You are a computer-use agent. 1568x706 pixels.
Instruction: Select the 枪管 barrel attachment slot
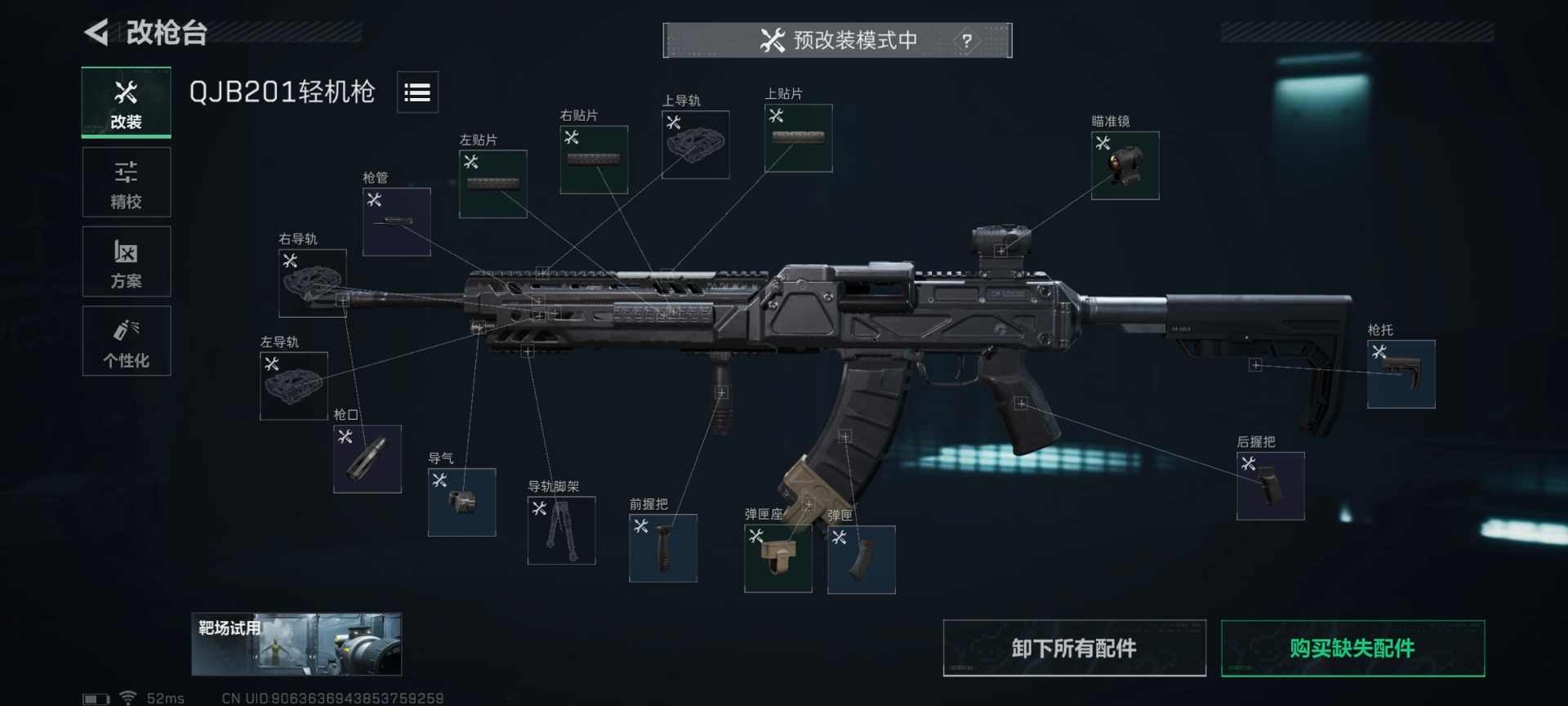pos(397,219)
